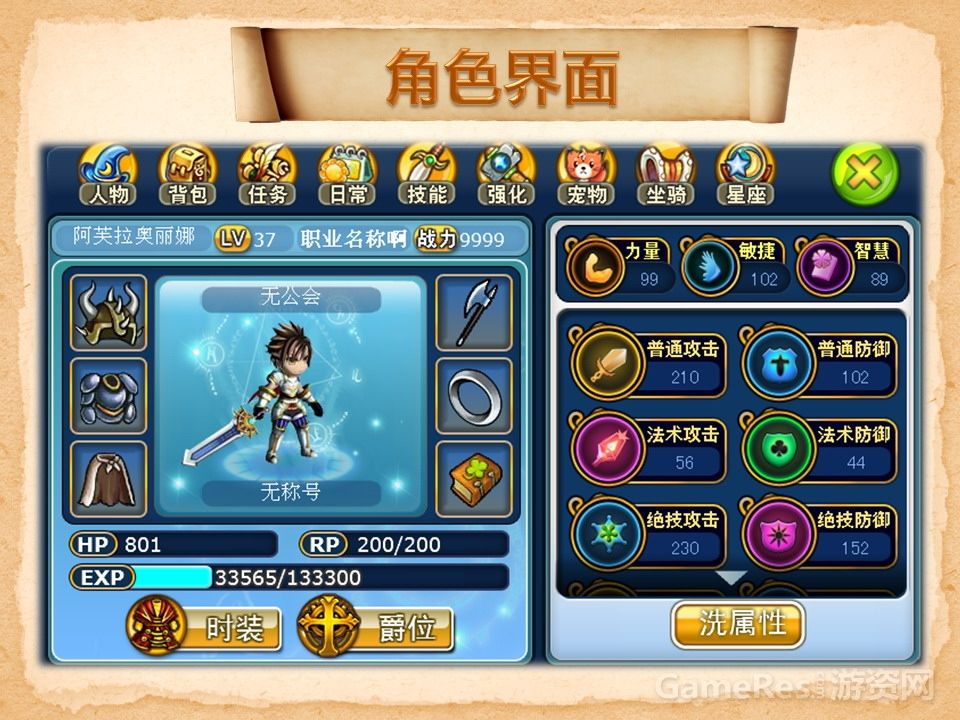
Task: Open the 星座 constellation tab
Action: [746, 176]
